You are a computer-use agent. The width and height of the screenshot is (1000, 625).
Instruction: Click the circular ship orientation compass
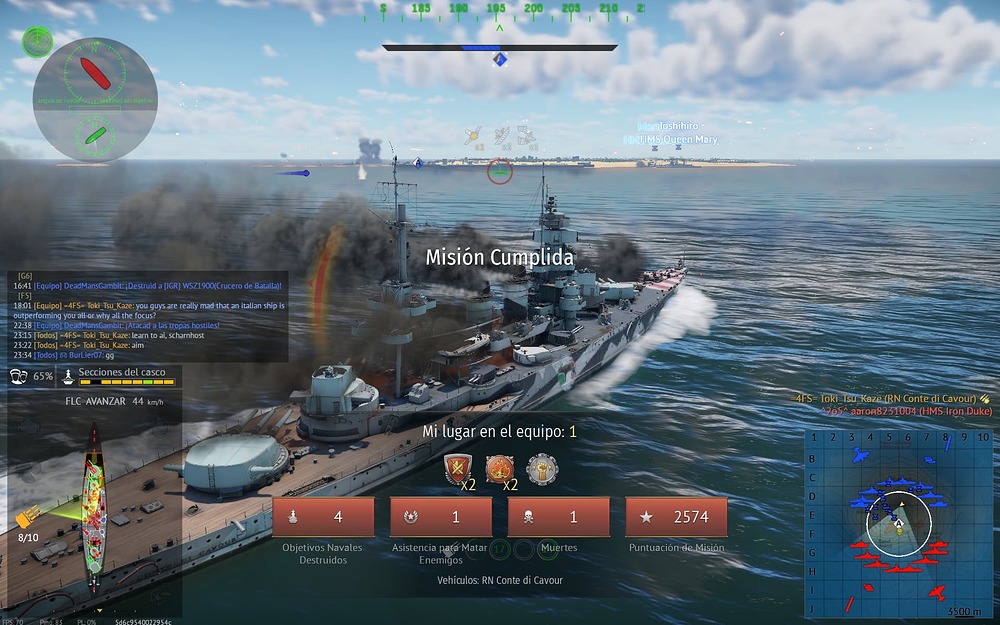pyautogui.click(x=95, y=99)
